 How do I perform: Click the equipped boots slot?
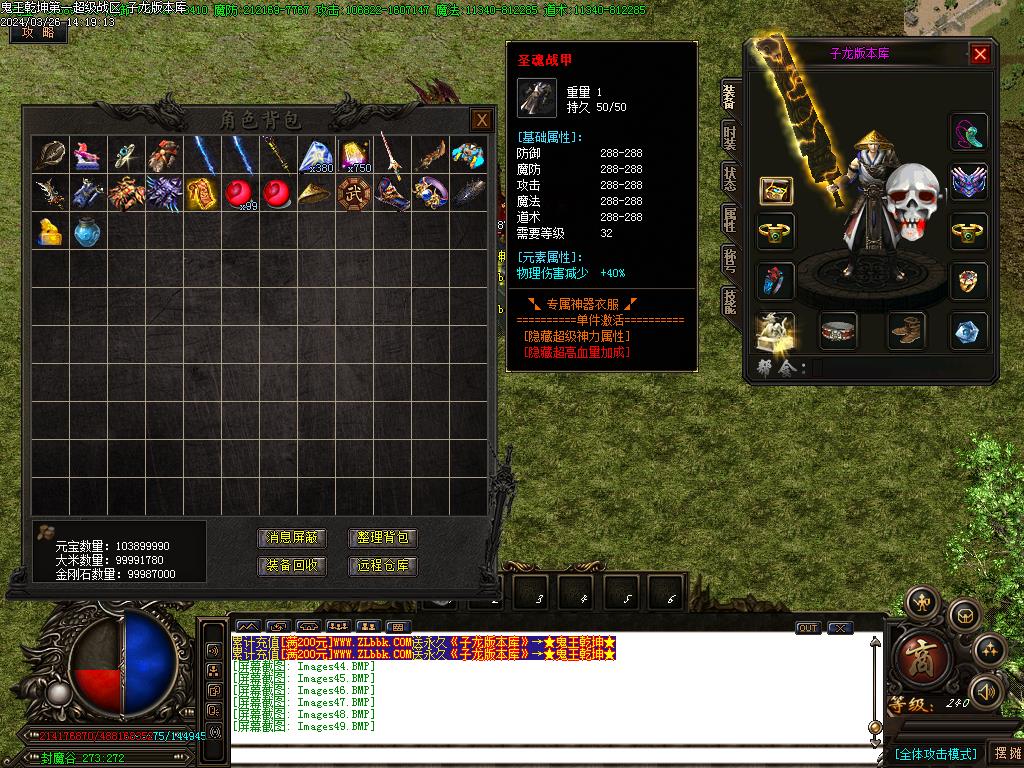906,331
